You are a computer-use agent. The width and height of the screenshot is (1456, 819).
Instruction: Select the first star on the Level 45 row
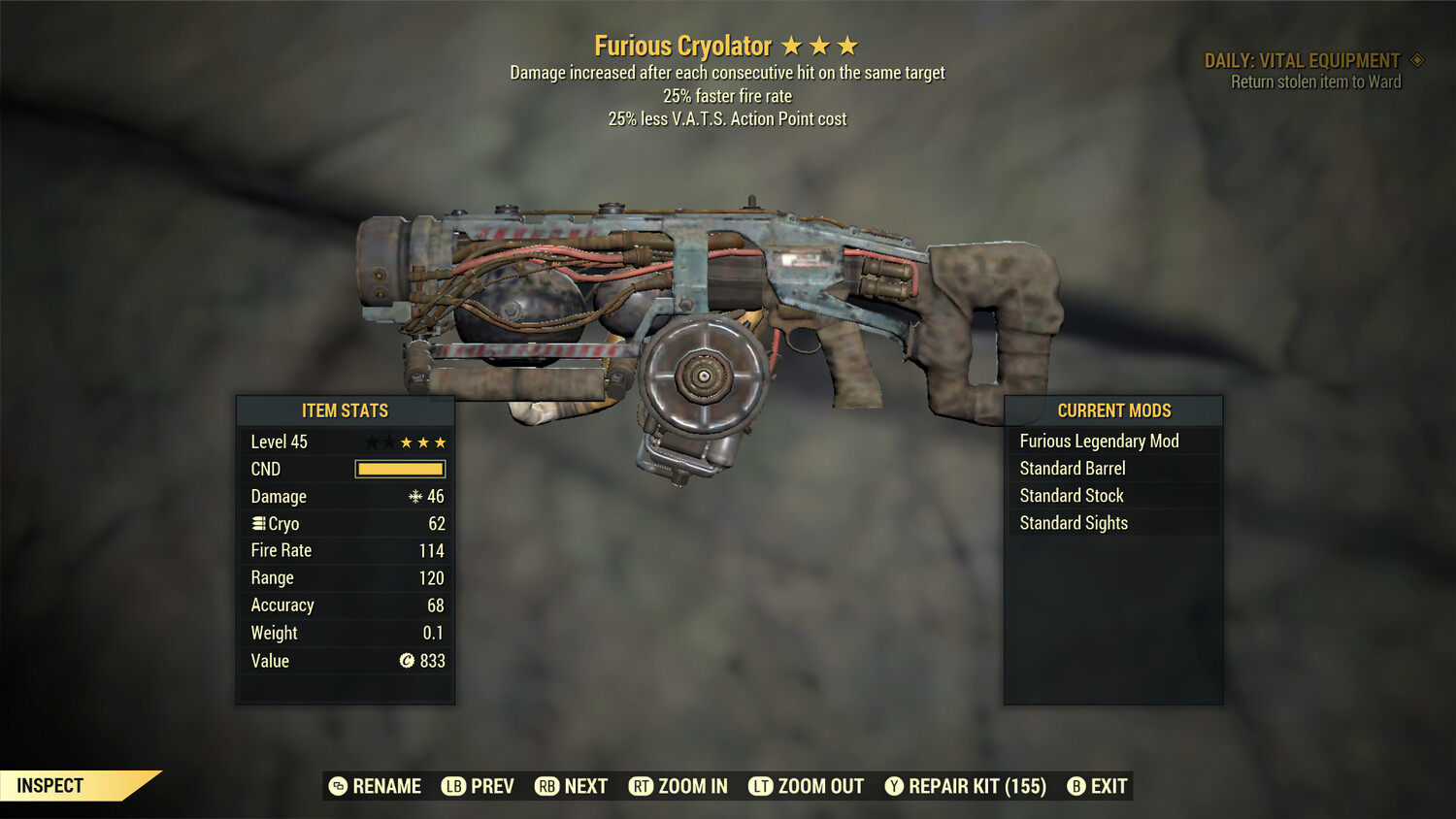click(x=371, y=442)
